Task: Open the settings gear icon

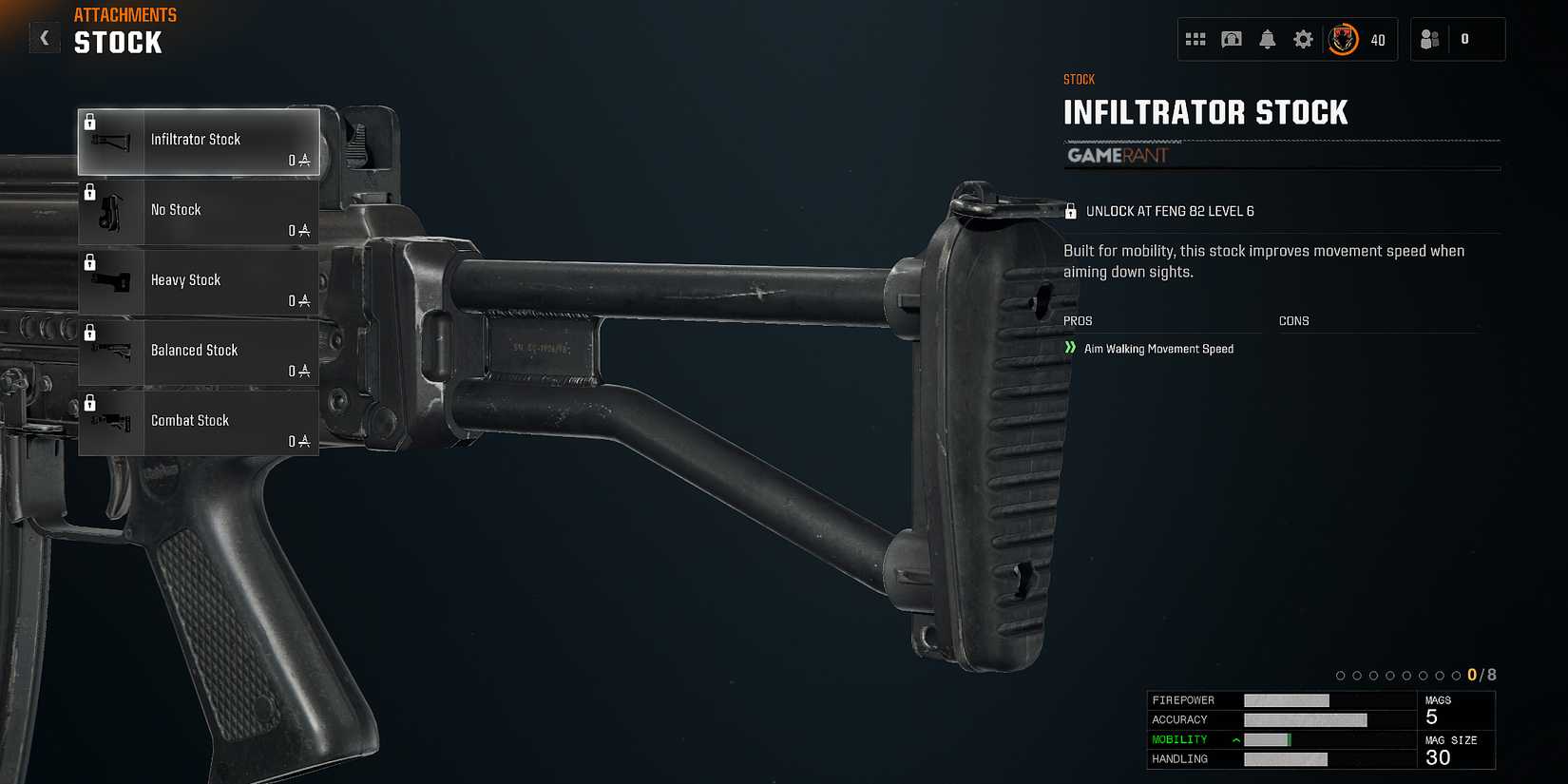Action: click(x=1303, y=39)
